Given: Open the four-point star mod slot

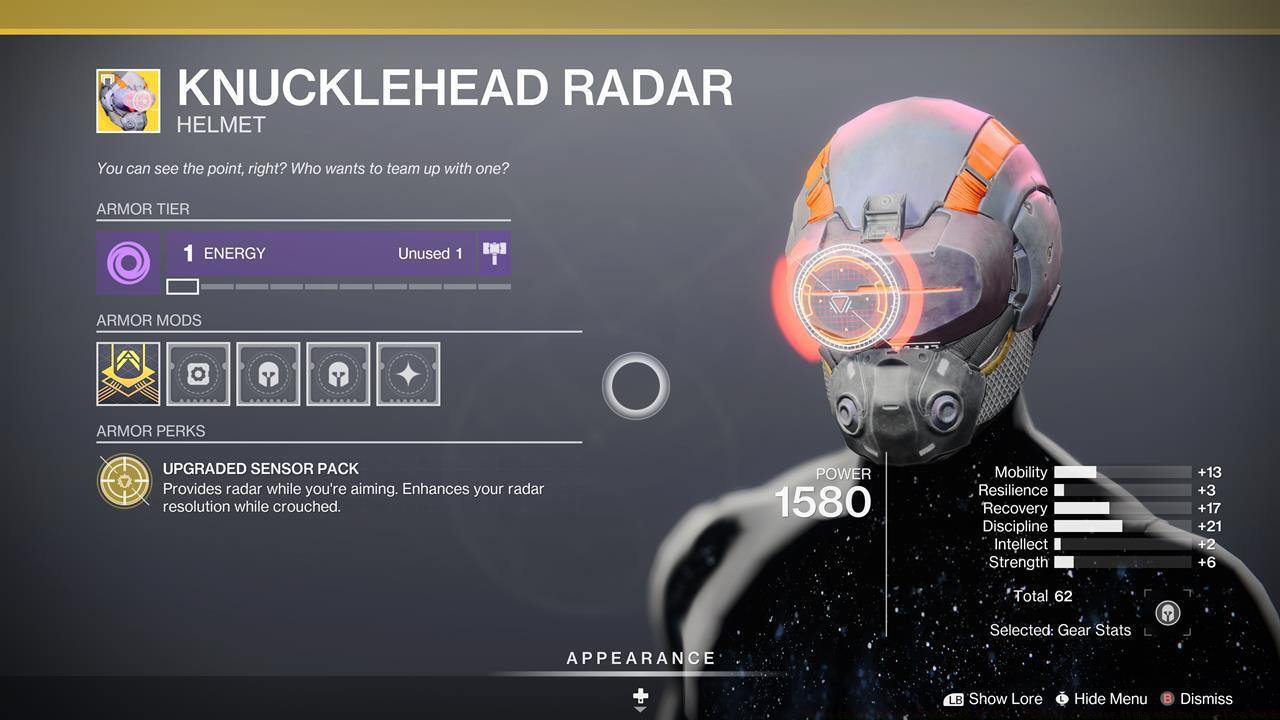Looking at the screenshot, I should 408,374.
